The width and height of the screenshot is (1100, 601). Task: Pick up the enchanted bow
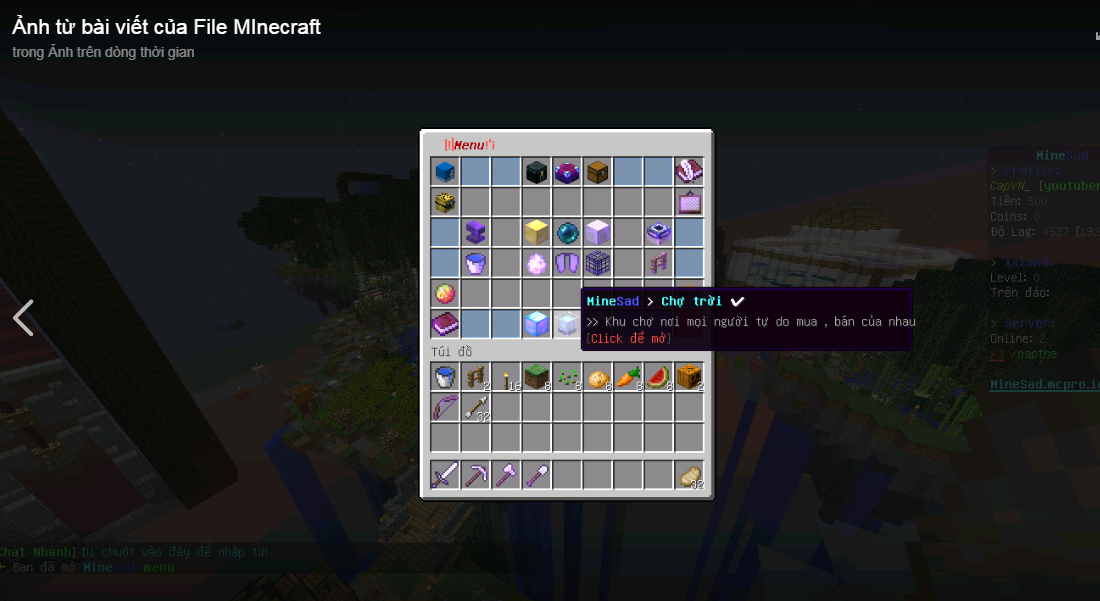click(x=446, y=407)
